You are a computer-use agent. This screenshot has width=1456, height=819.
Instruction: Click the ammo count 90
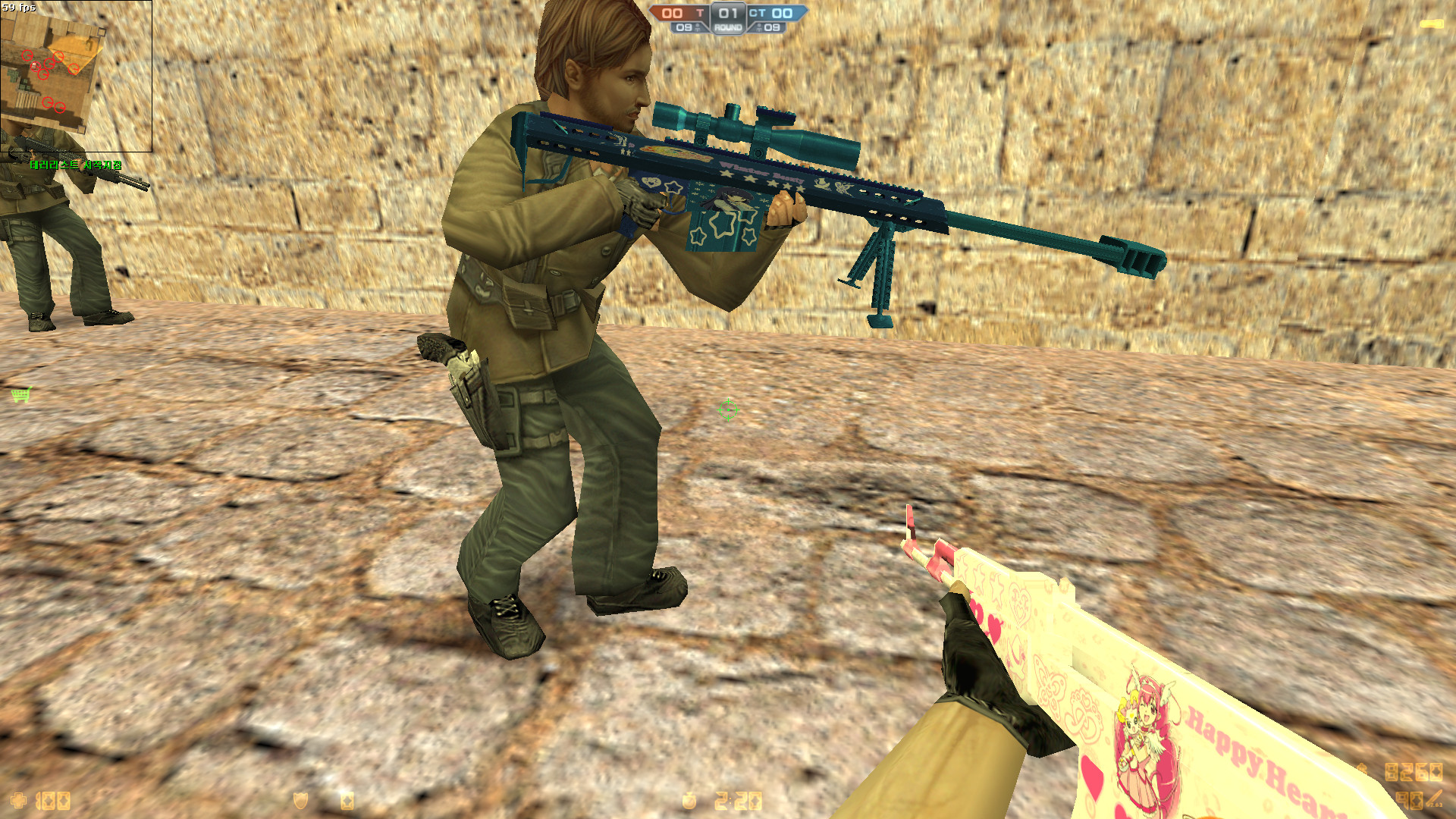coord(1409,799)
